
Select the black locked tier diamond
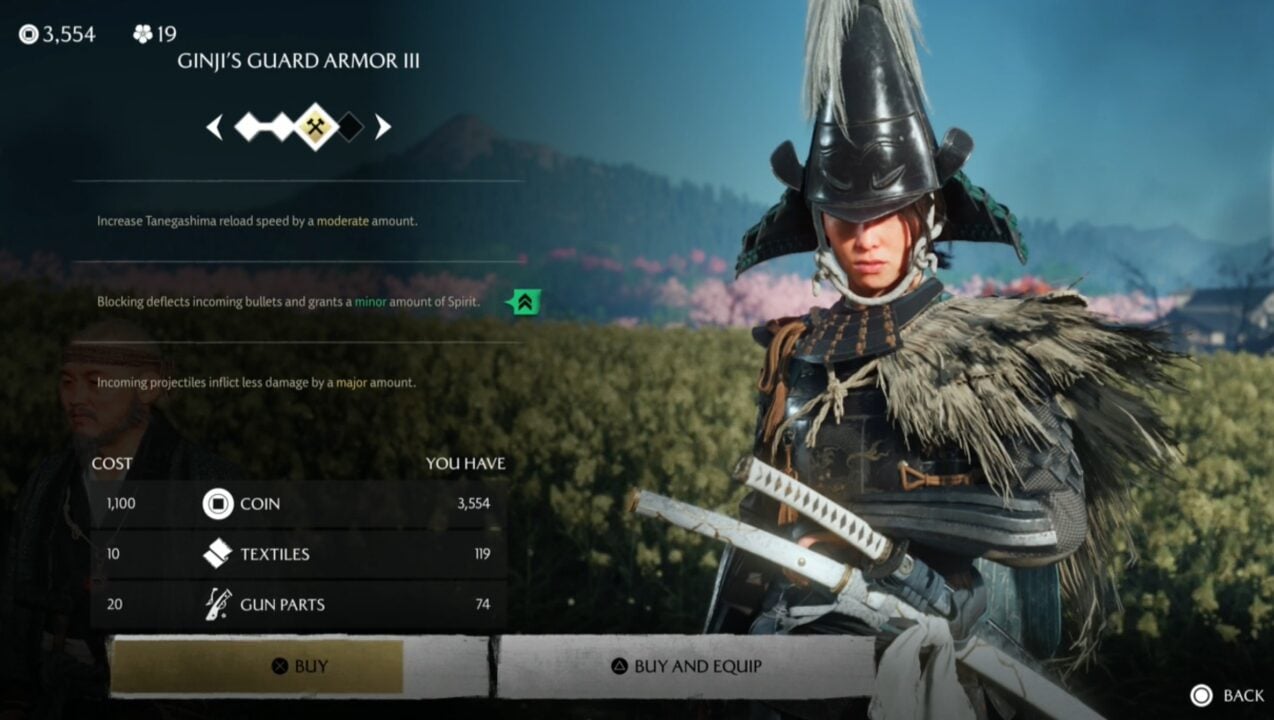click(349, 127)
